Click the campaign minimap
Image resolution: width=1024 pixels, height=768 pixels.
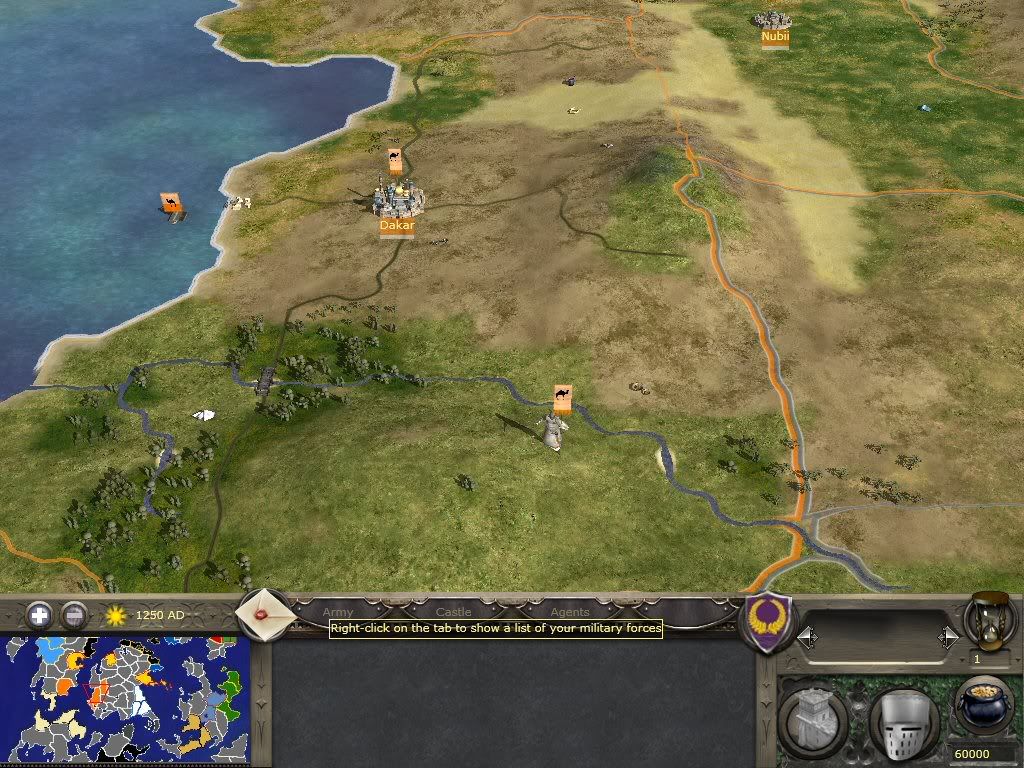(x=125, y=700)
